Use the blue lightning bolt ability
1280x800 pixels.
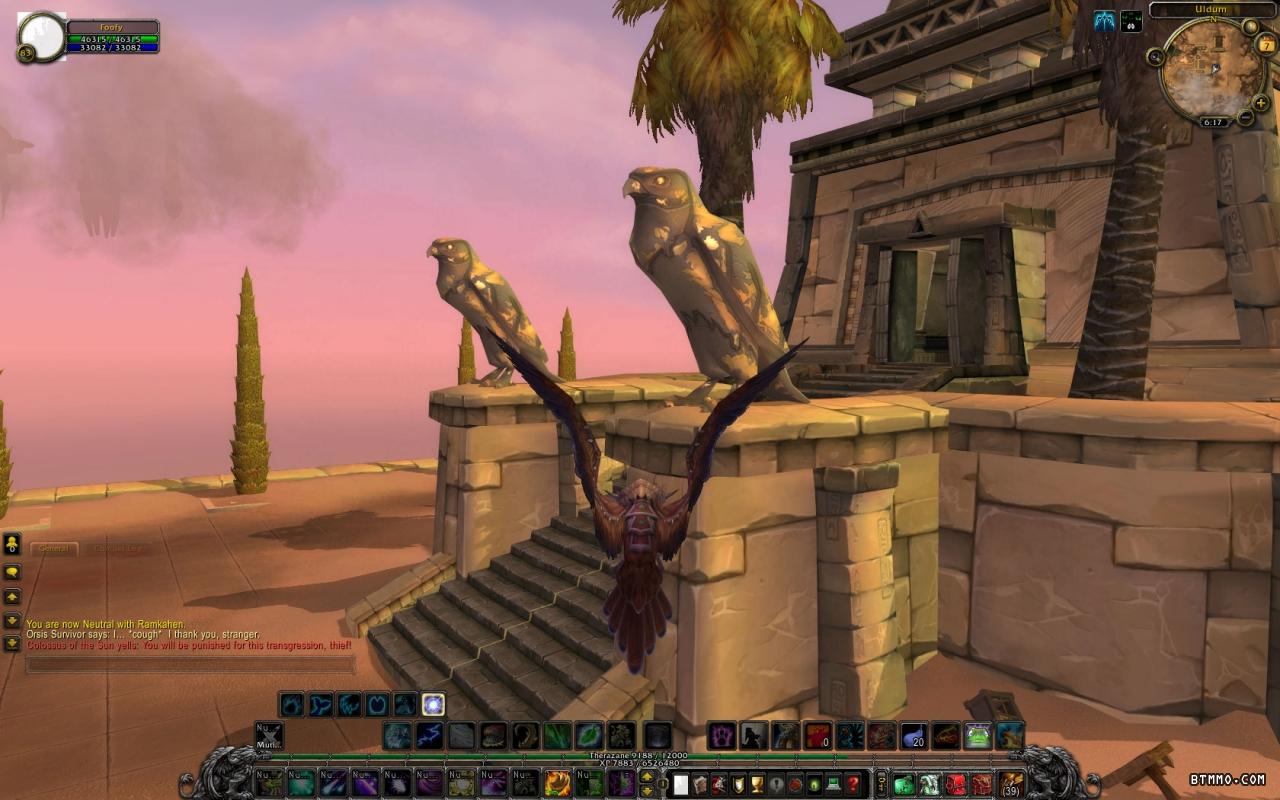pos(429,736)
